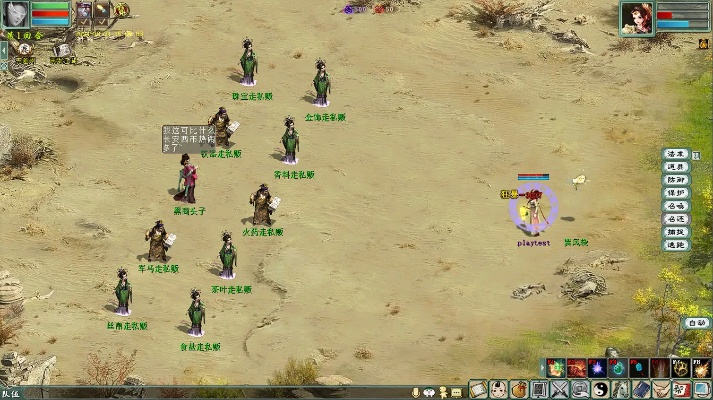Image resolution: width=713 pixels, height=400 pixels.
Task: Select the 召唤 (Summon) command
Action: tap(676, 207)
